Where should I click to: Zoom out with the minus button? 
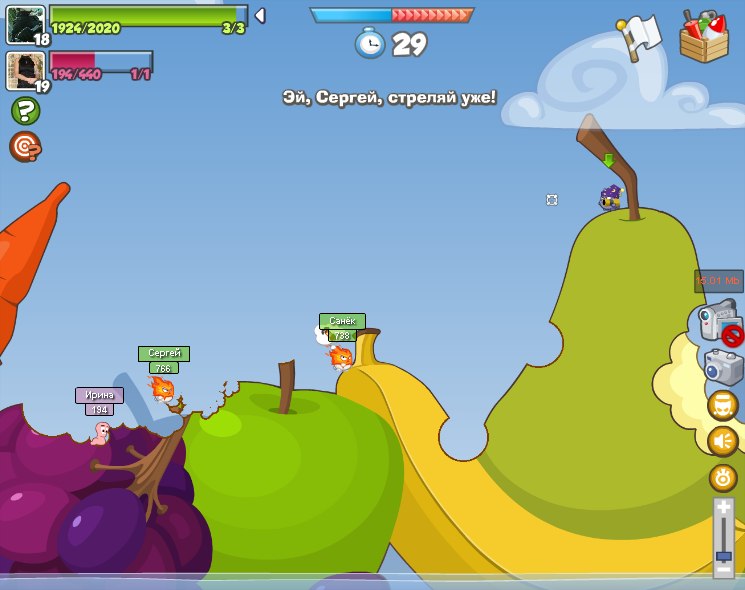click(x=723, y=569)
